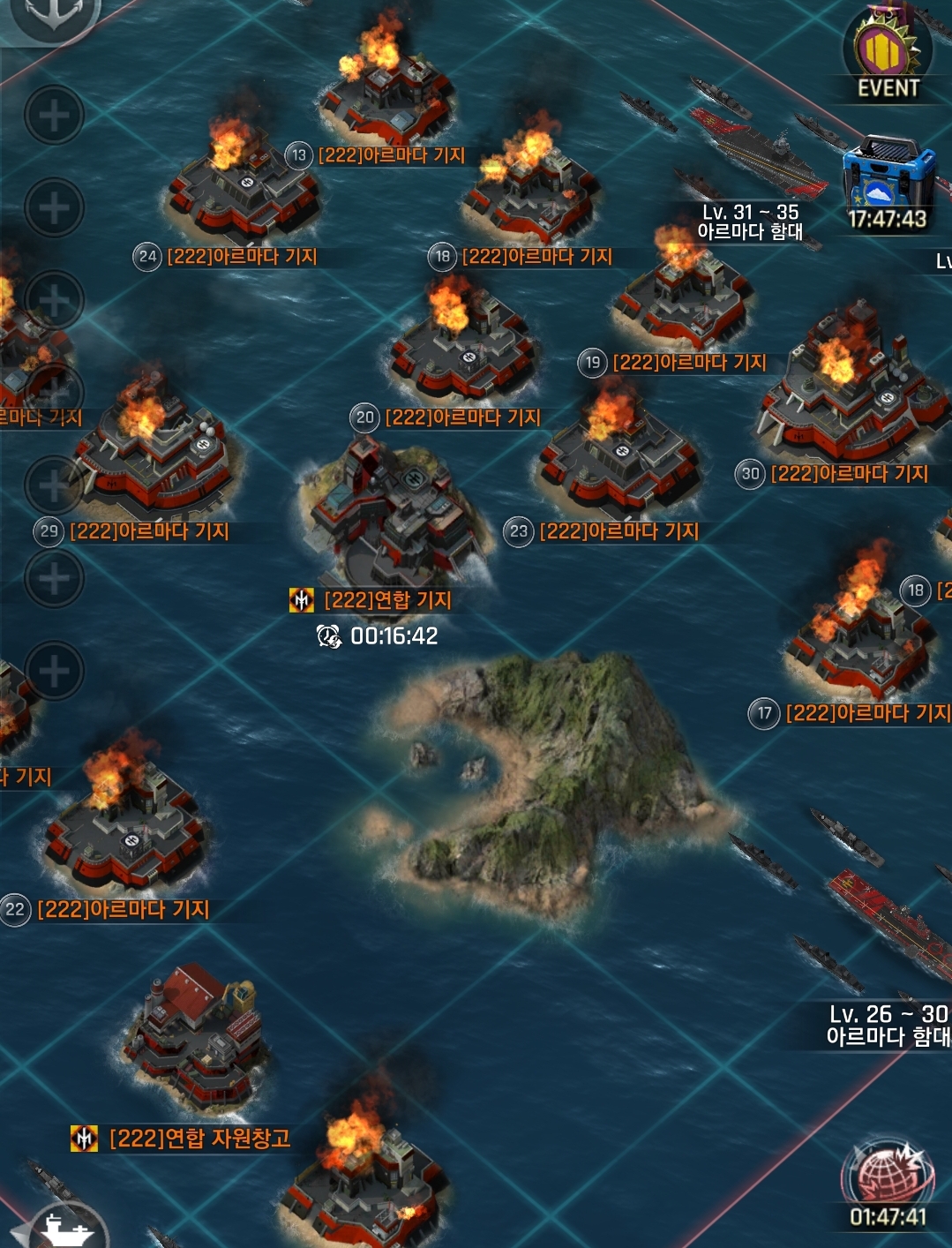Open the EVENT menu icon
This screenshot has width=952, height=1248.
[886, 55]
